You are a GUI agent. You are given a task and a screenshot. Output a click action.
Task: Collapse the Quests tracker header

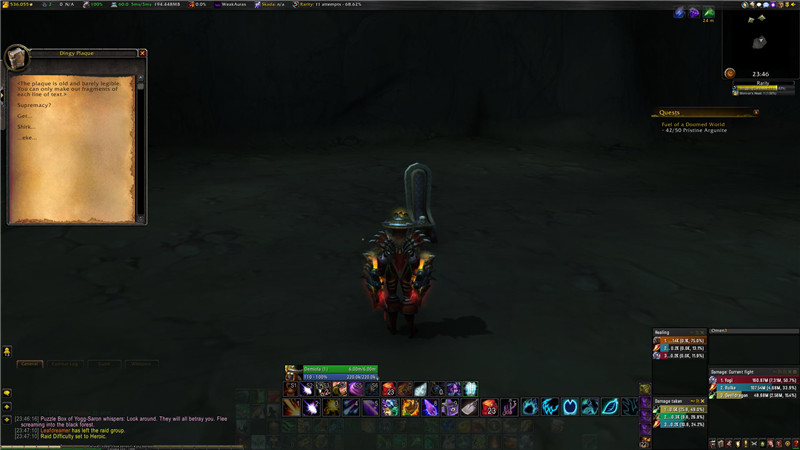756,113
